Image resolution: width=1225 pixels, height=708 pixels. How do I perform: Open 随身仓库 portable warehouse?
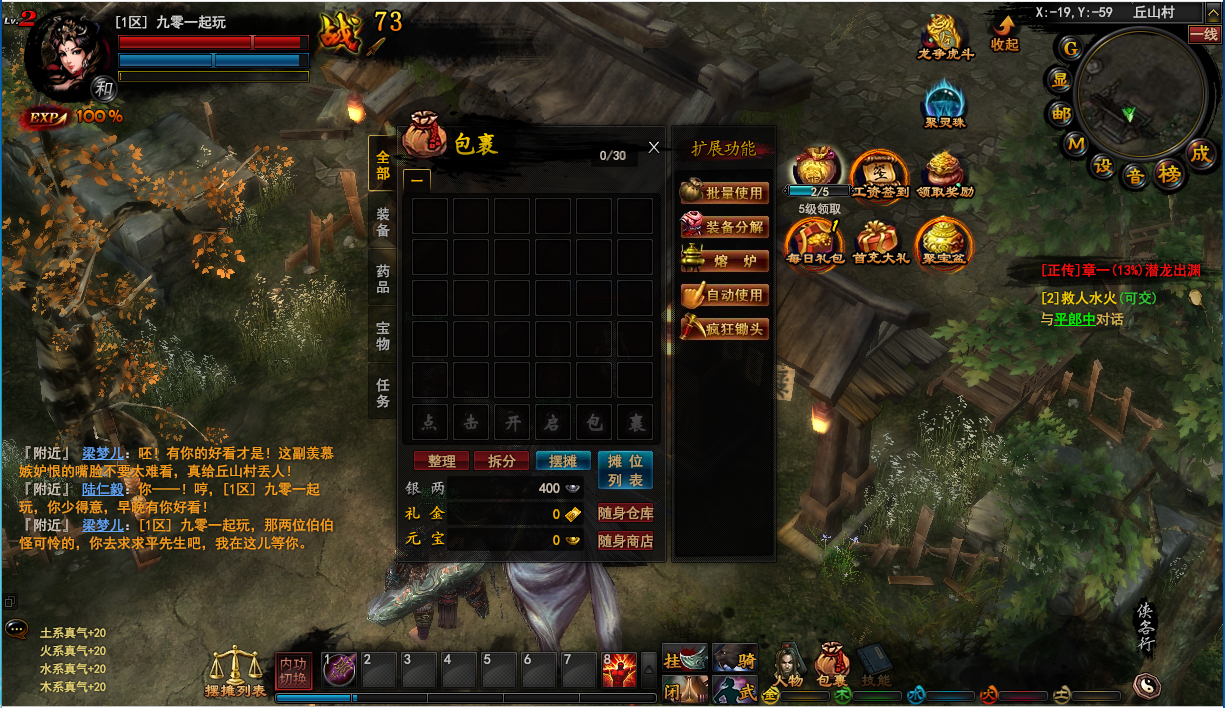click(x=625, y=514)
